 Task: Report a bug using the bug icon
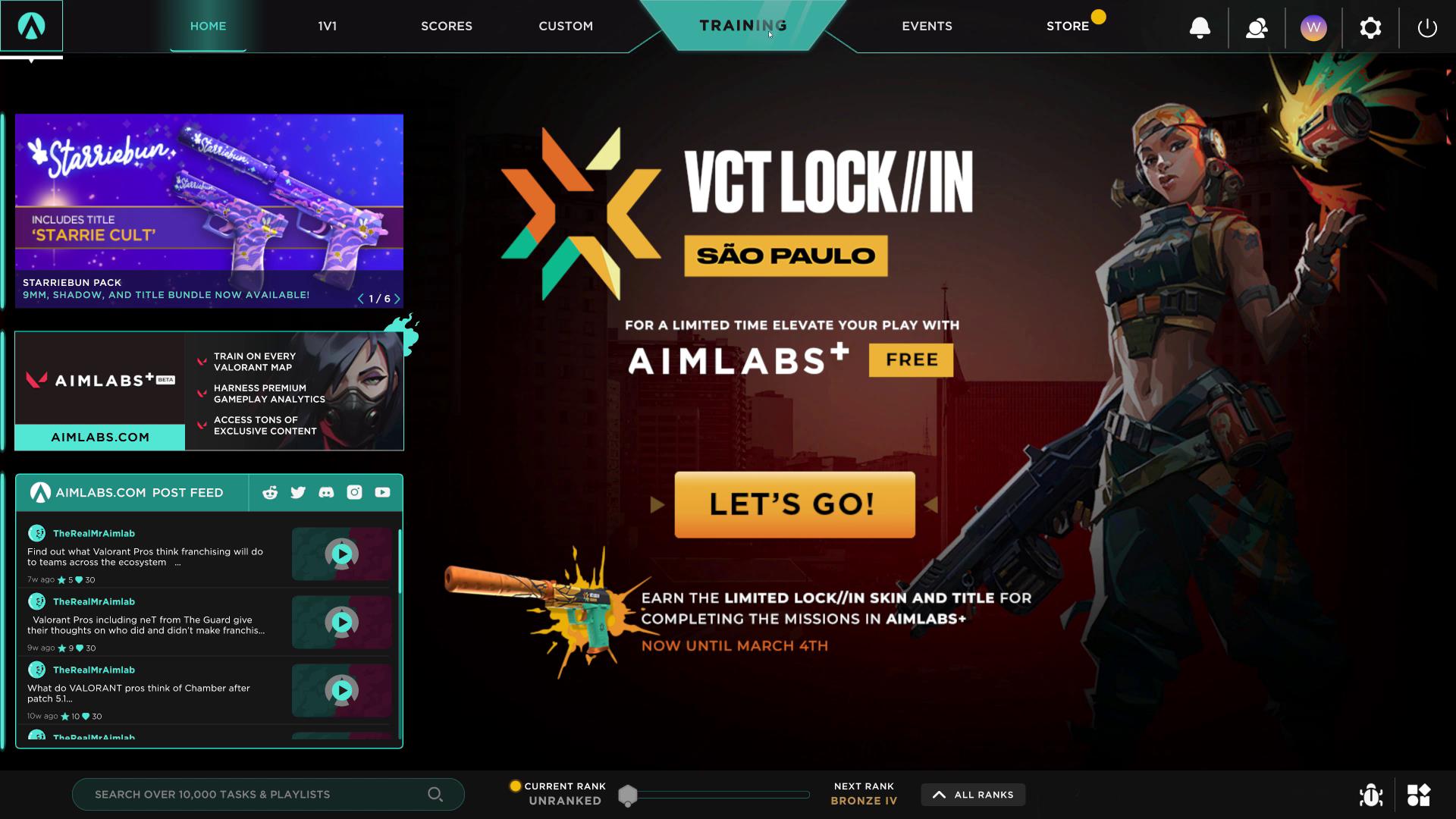pos(1372,795)
